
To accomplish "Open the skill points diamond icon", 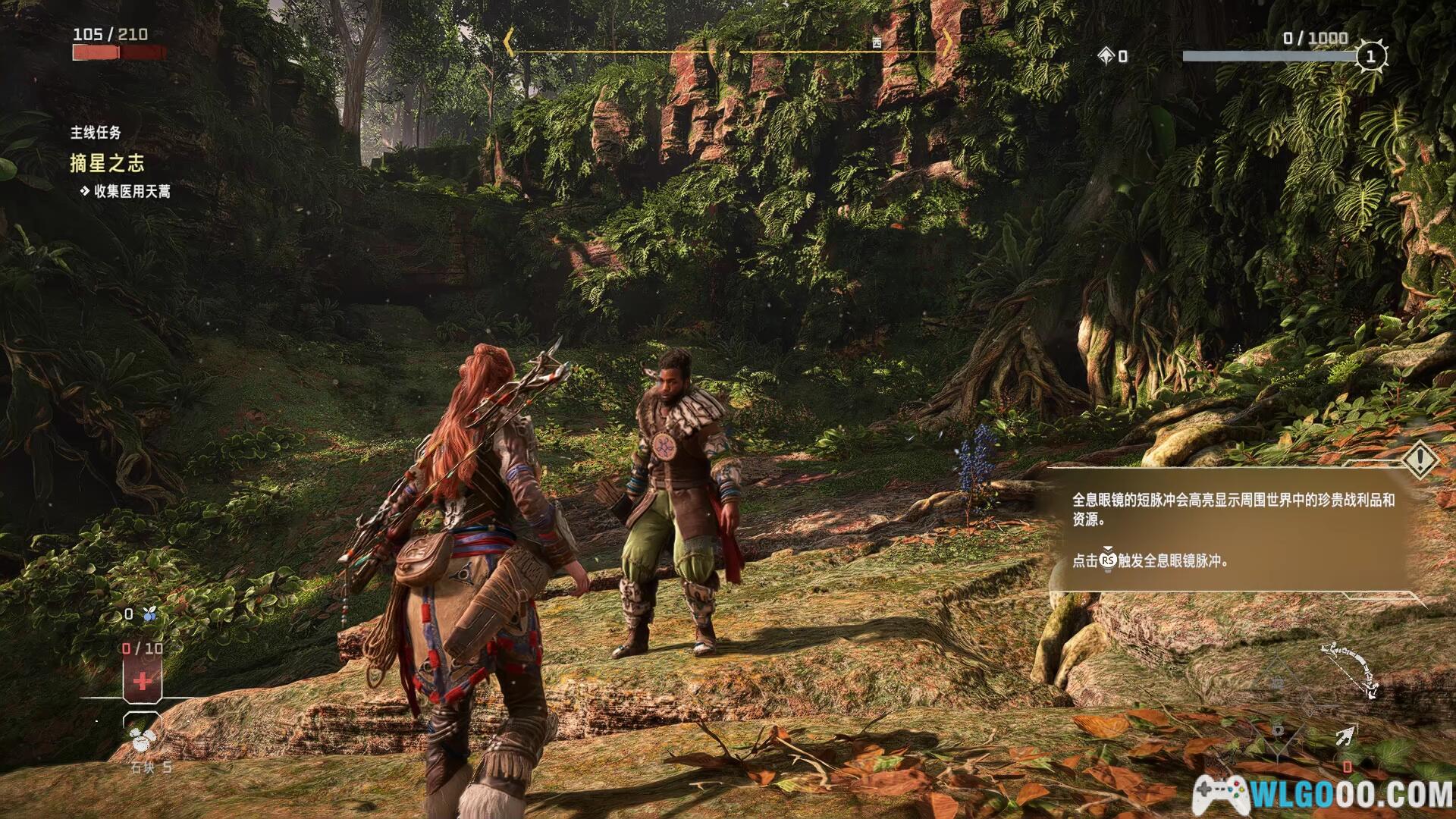I will click(1106, 56).
